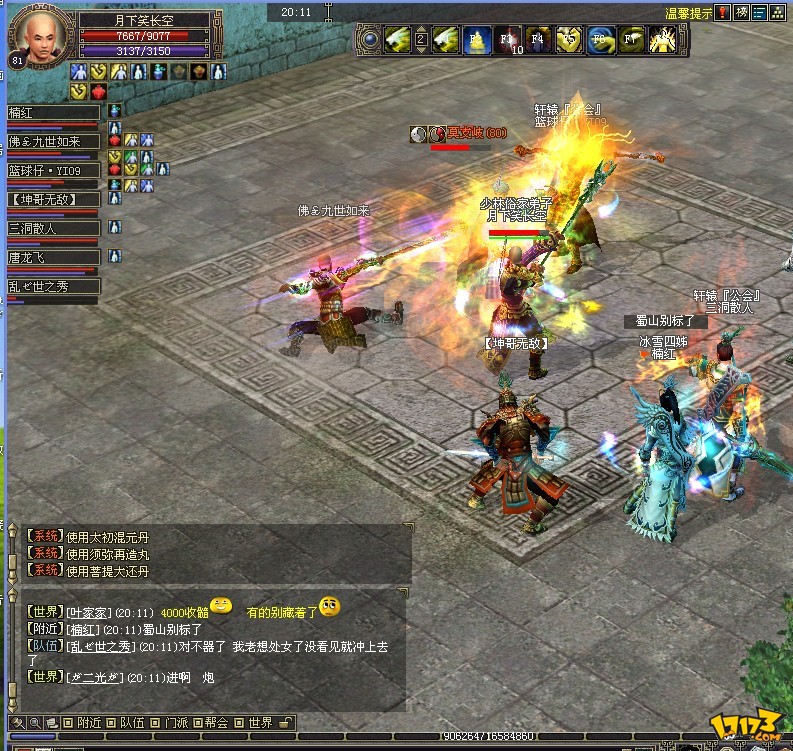Open the 榜 ranking button

(742, 13)
